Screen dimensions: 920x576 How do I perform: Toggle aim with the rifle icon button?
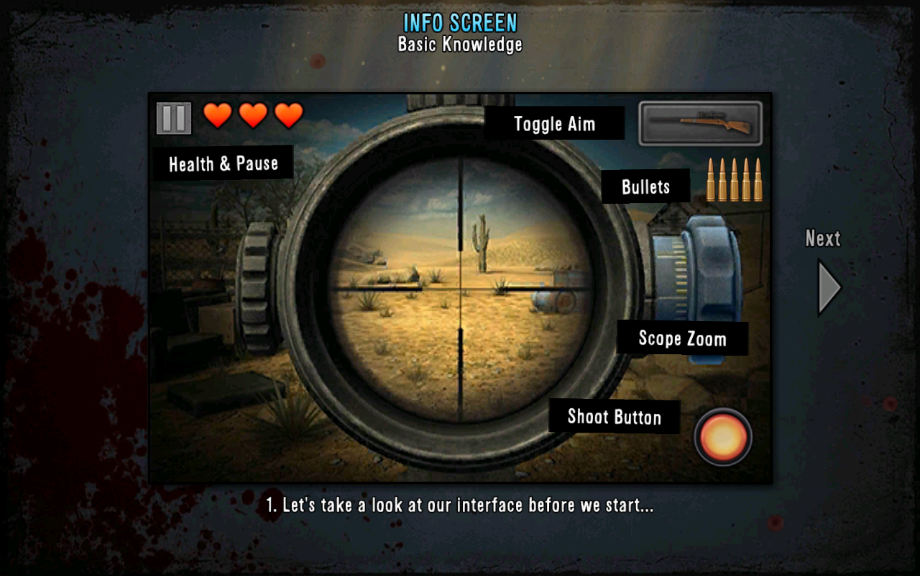pos(700,123)
